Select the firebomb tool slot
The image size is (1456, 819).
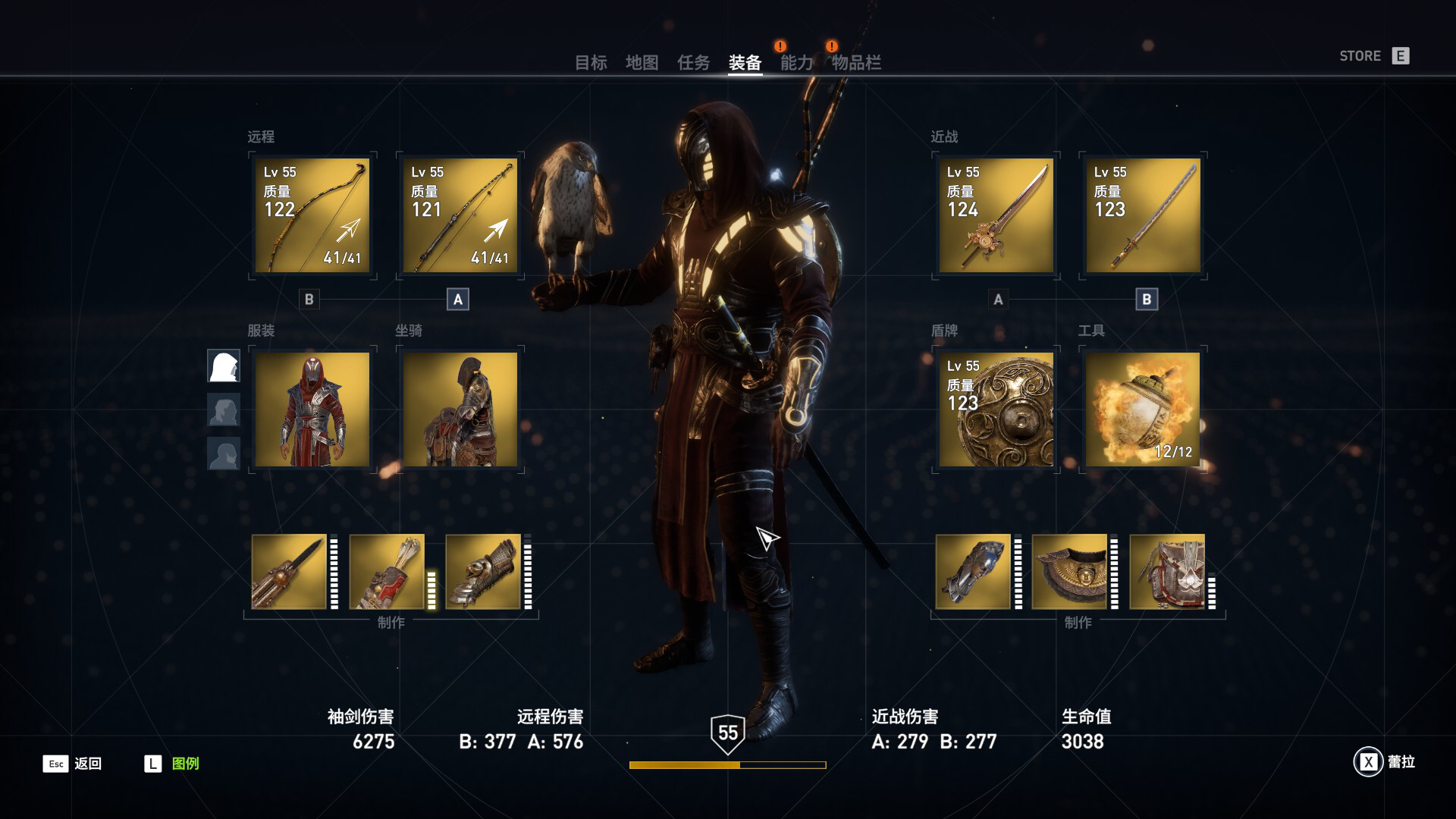coord(1143,409)
